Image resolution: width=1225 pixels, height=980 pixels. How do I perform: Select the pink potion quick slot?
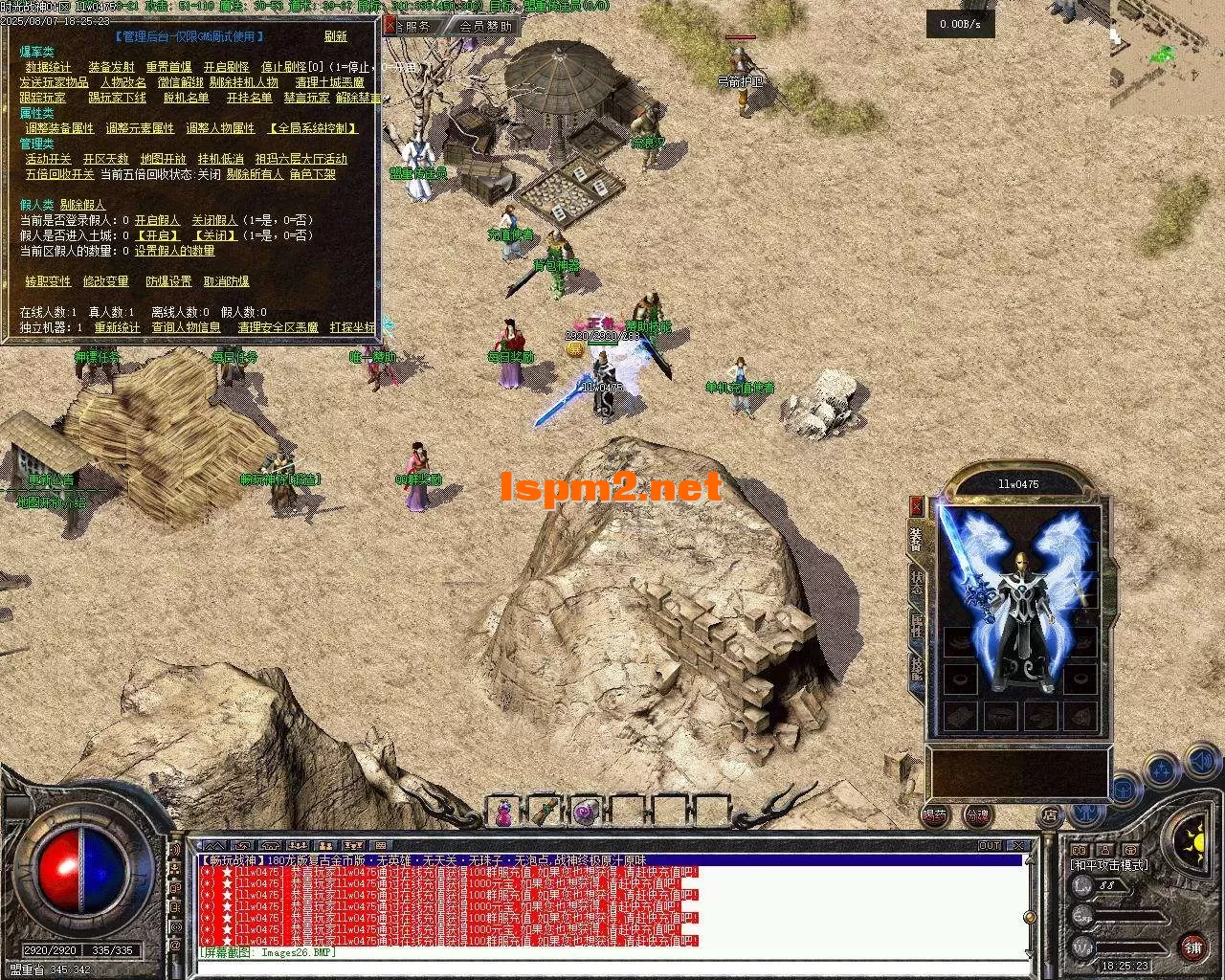(503, 813)
